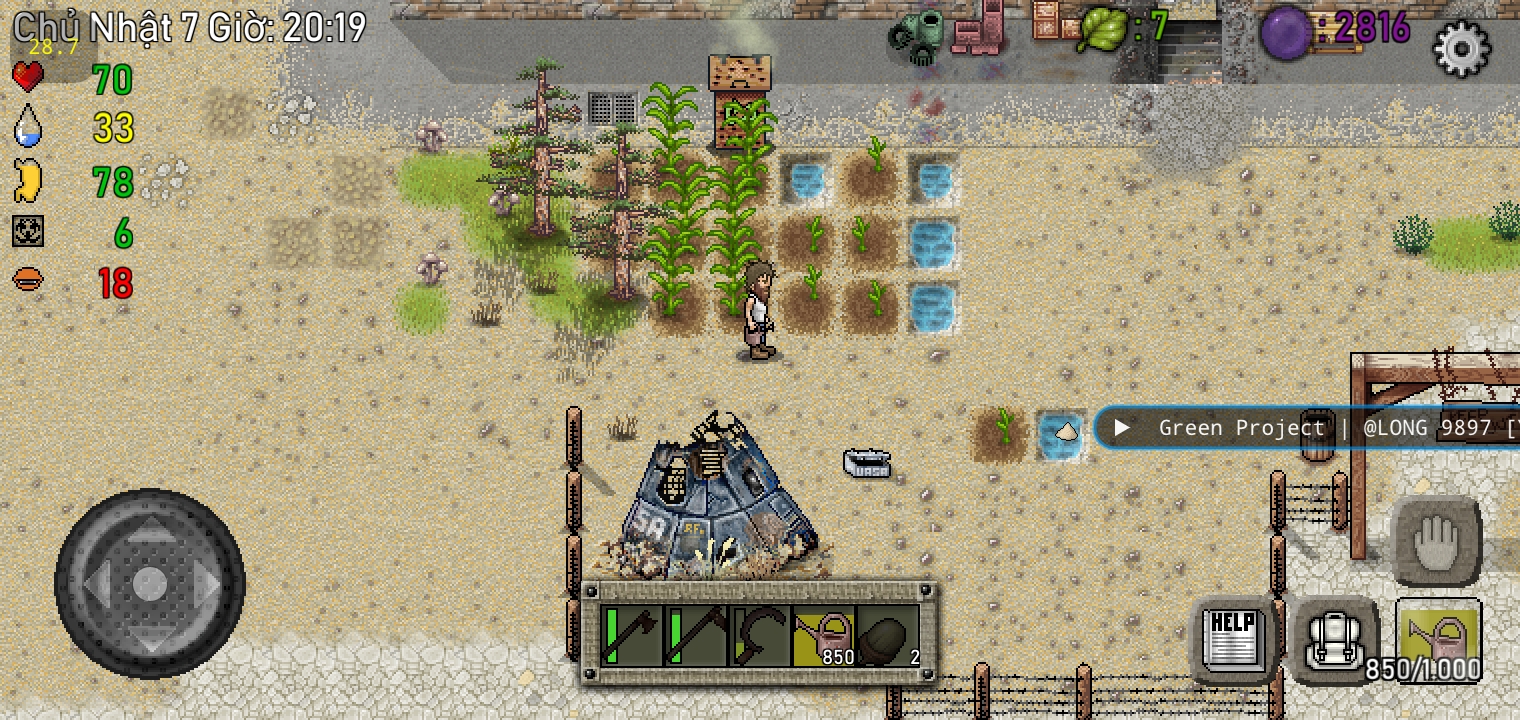Open the backpack inventory
The width and height of the screenshot is (1520, 720).
1337,638
